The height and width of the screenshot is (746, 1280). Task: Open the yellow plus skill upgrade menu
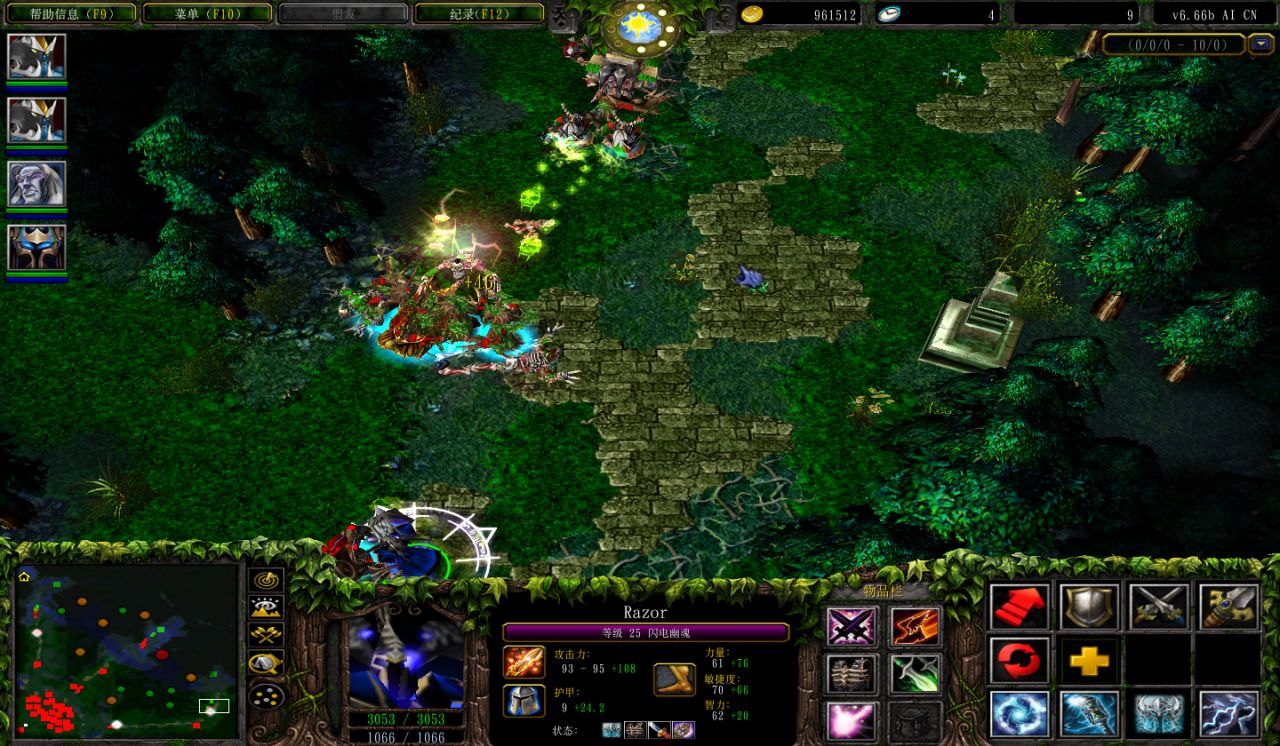[x=1089, y=660]
